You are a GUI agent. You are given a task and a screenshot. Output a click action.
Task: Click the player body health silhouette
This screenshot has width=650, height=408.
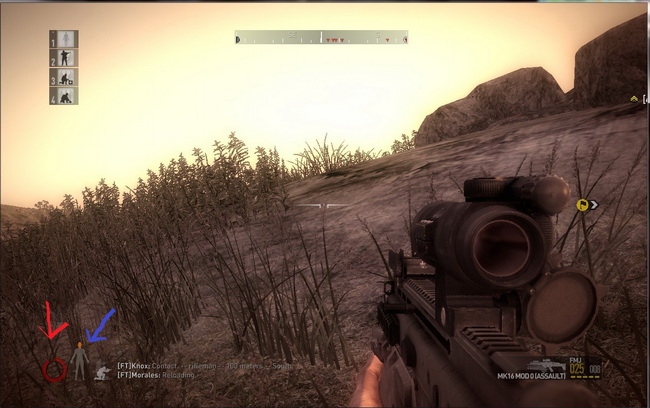click(x=80, y=358)
